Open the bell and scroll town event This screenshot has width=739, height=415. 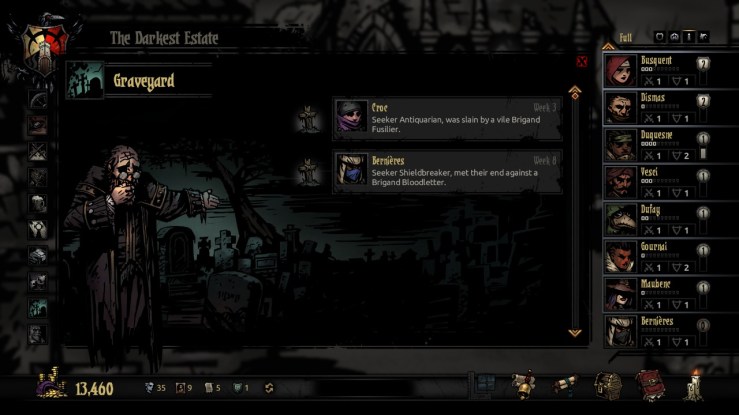523,385
